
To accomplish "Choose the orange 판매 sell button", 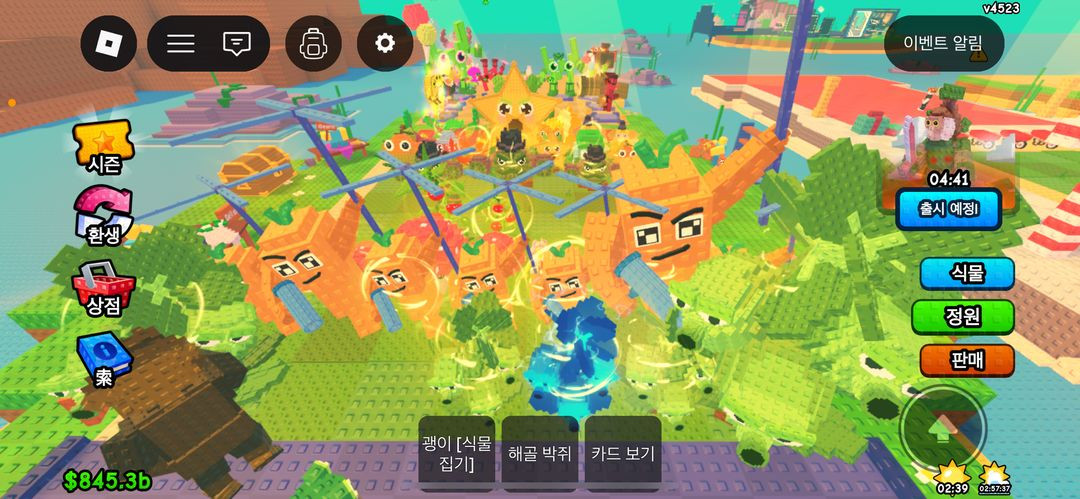I will (967, 360).
